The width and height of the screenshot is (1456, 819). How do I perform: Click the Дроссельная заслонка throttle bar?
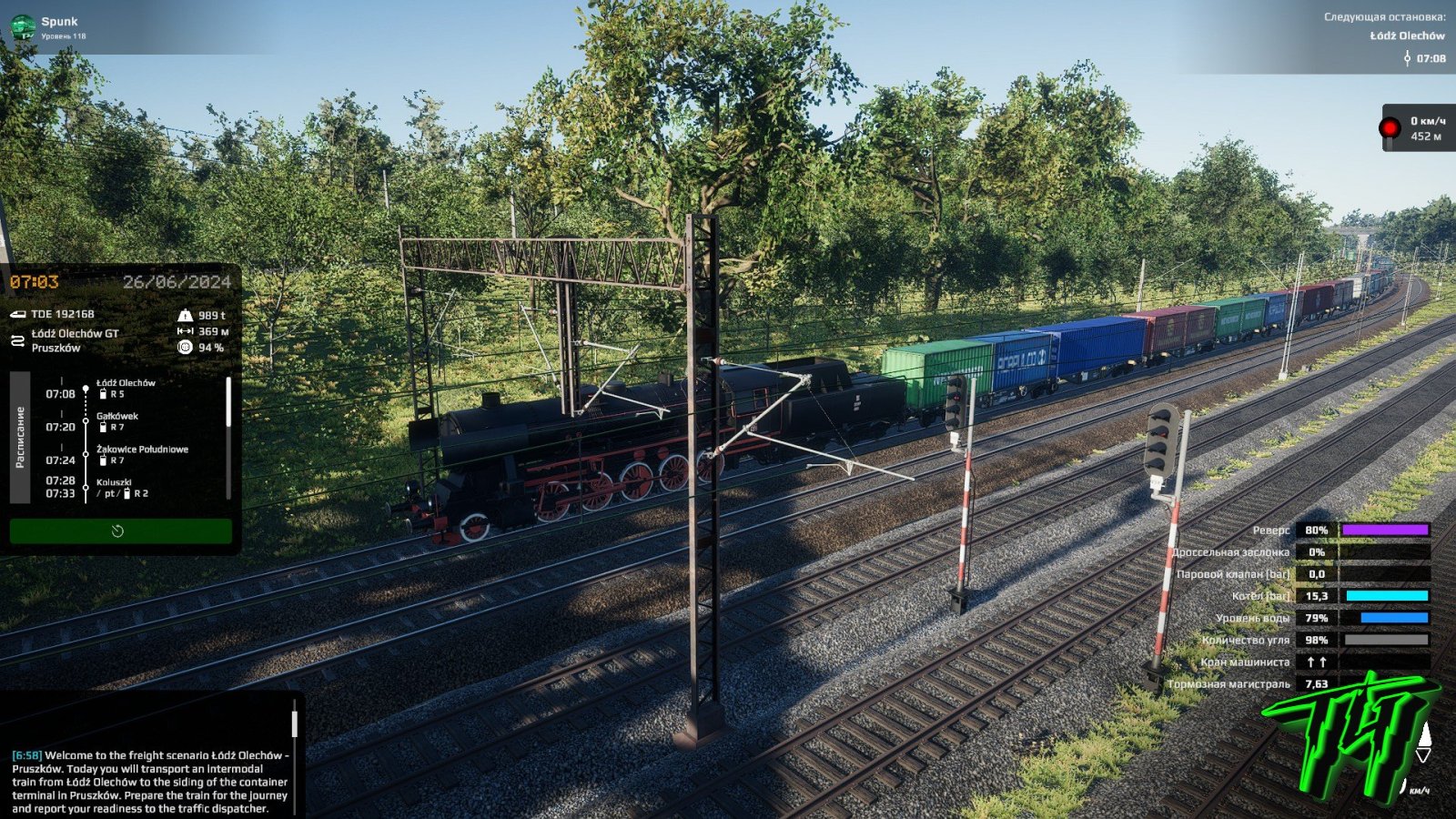pyautogui.click(x=1384, y=552)
